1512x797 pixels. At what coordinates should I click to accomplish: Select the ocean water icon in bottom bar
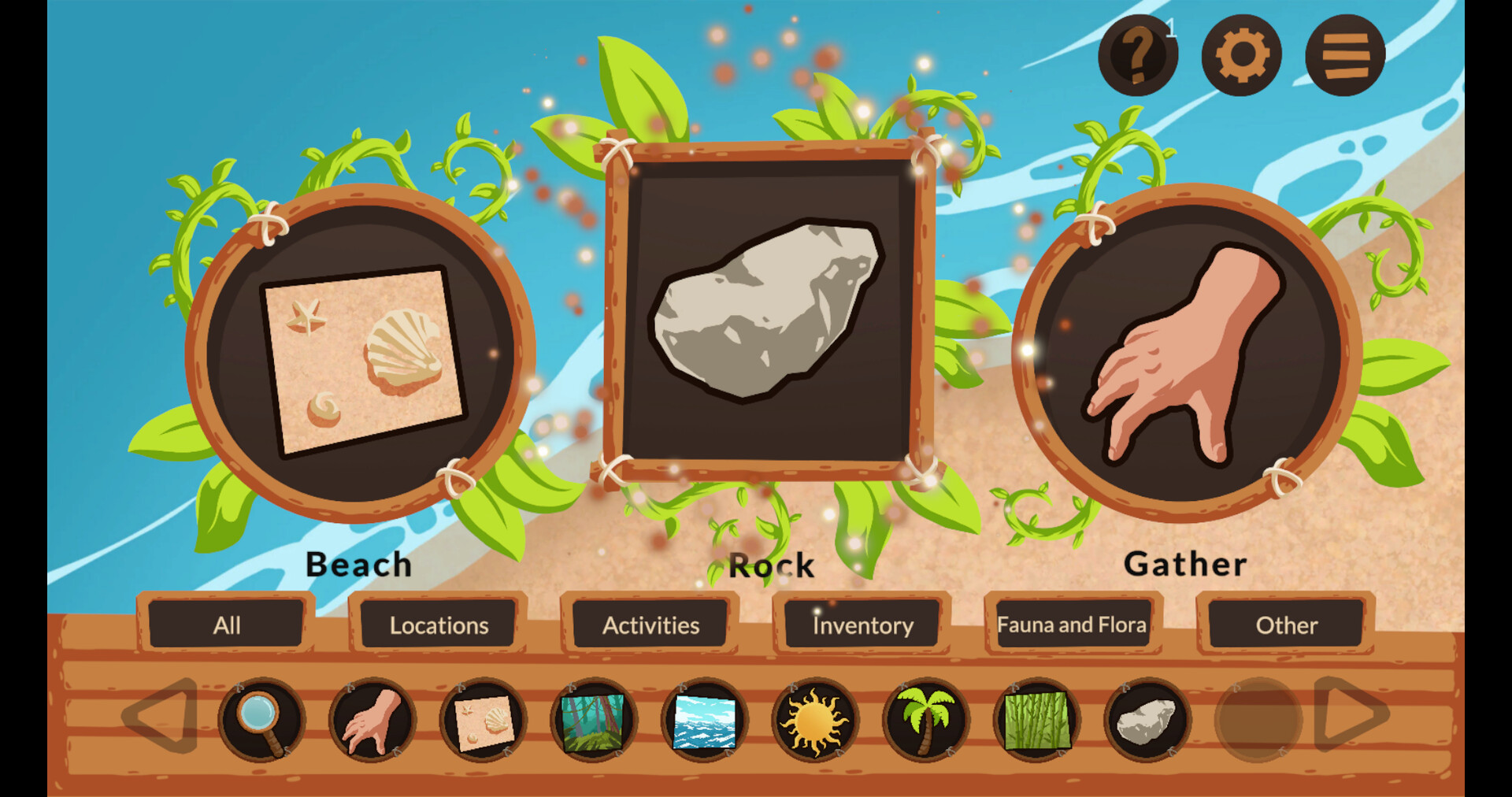click(703, 721)
